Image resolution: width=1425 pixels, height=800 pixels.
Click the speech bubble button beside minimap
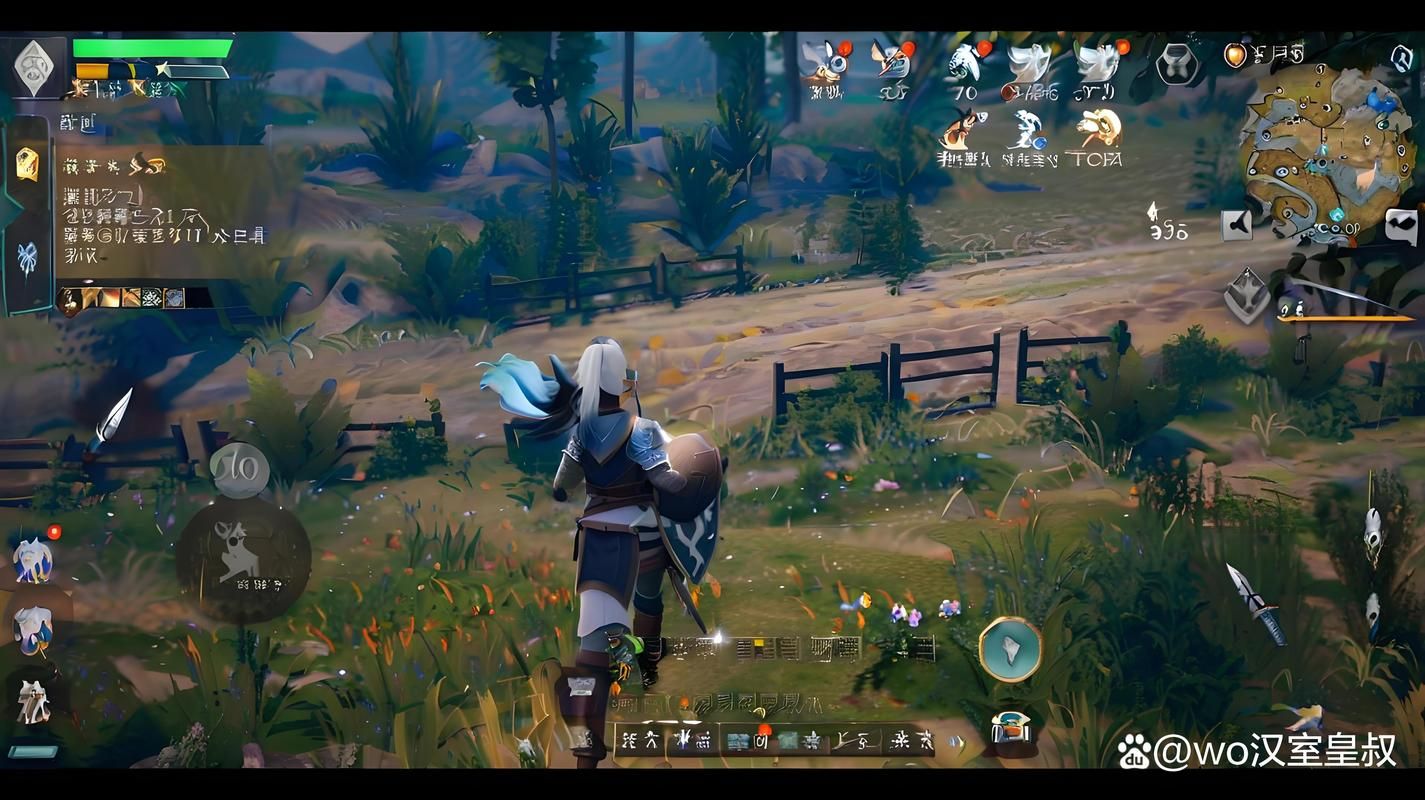[1402, 225]
